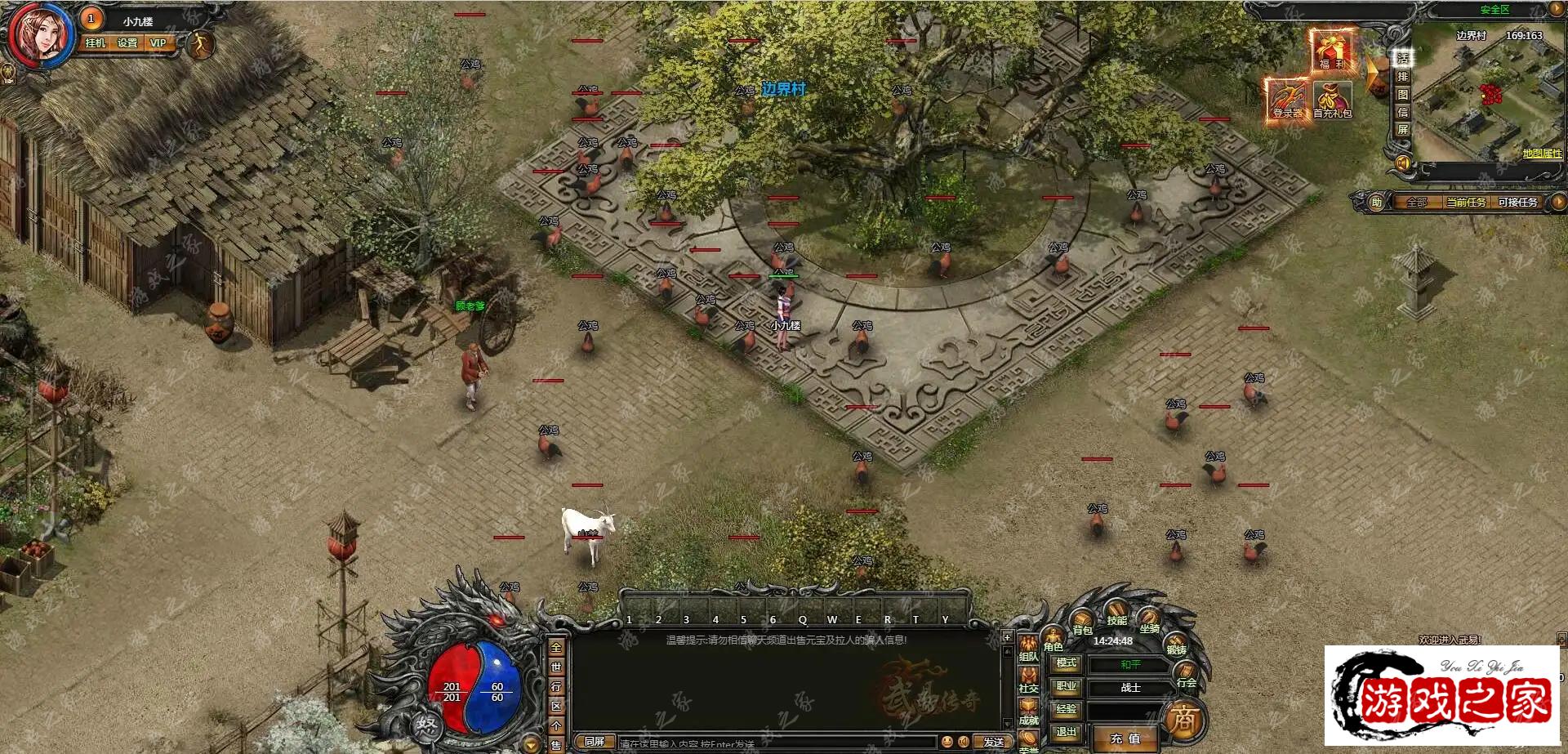The image size is (1568, 754).
Task: Toggle the 模式 attack mode button
Action: tap(1066, 663)
